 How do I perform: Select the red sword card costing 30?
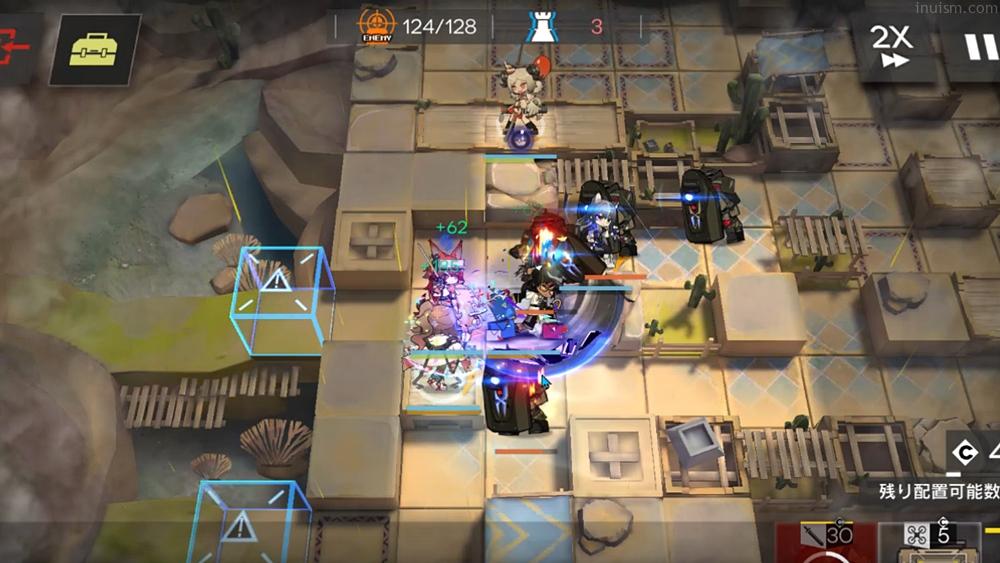(823, 541)
